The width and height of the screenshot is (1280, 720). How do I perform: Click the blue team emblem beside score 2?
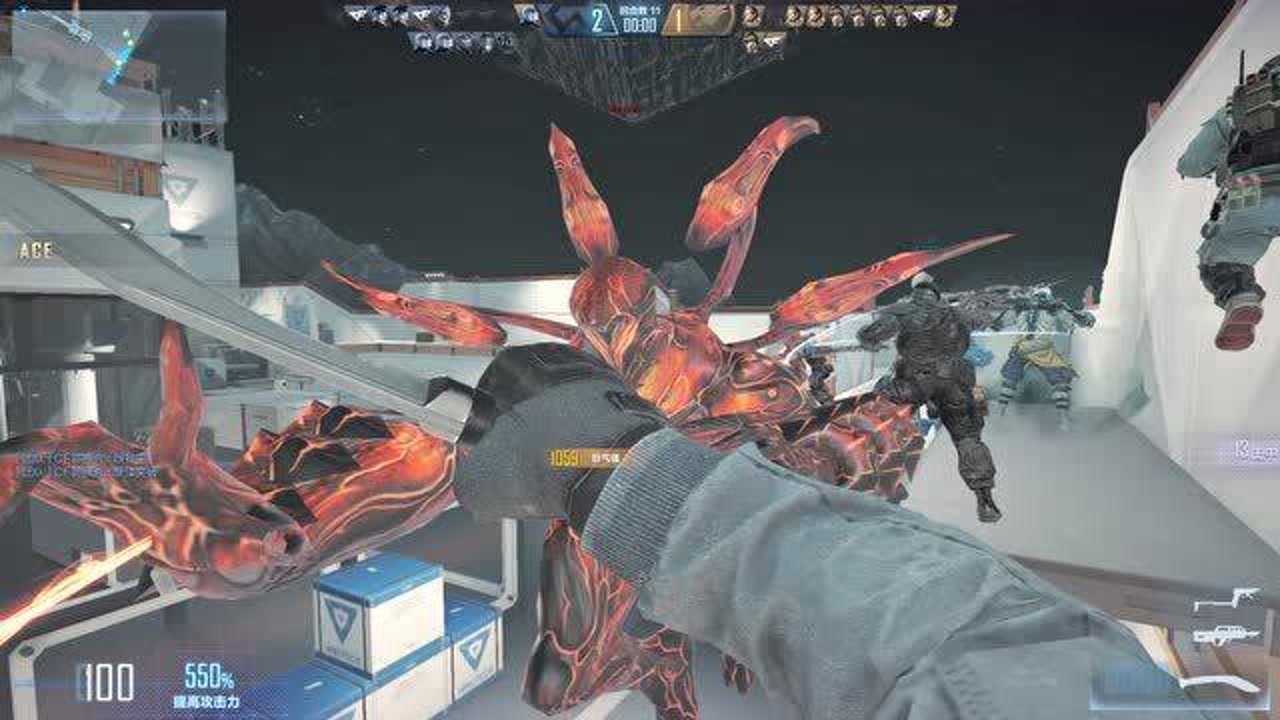point(564,19)
